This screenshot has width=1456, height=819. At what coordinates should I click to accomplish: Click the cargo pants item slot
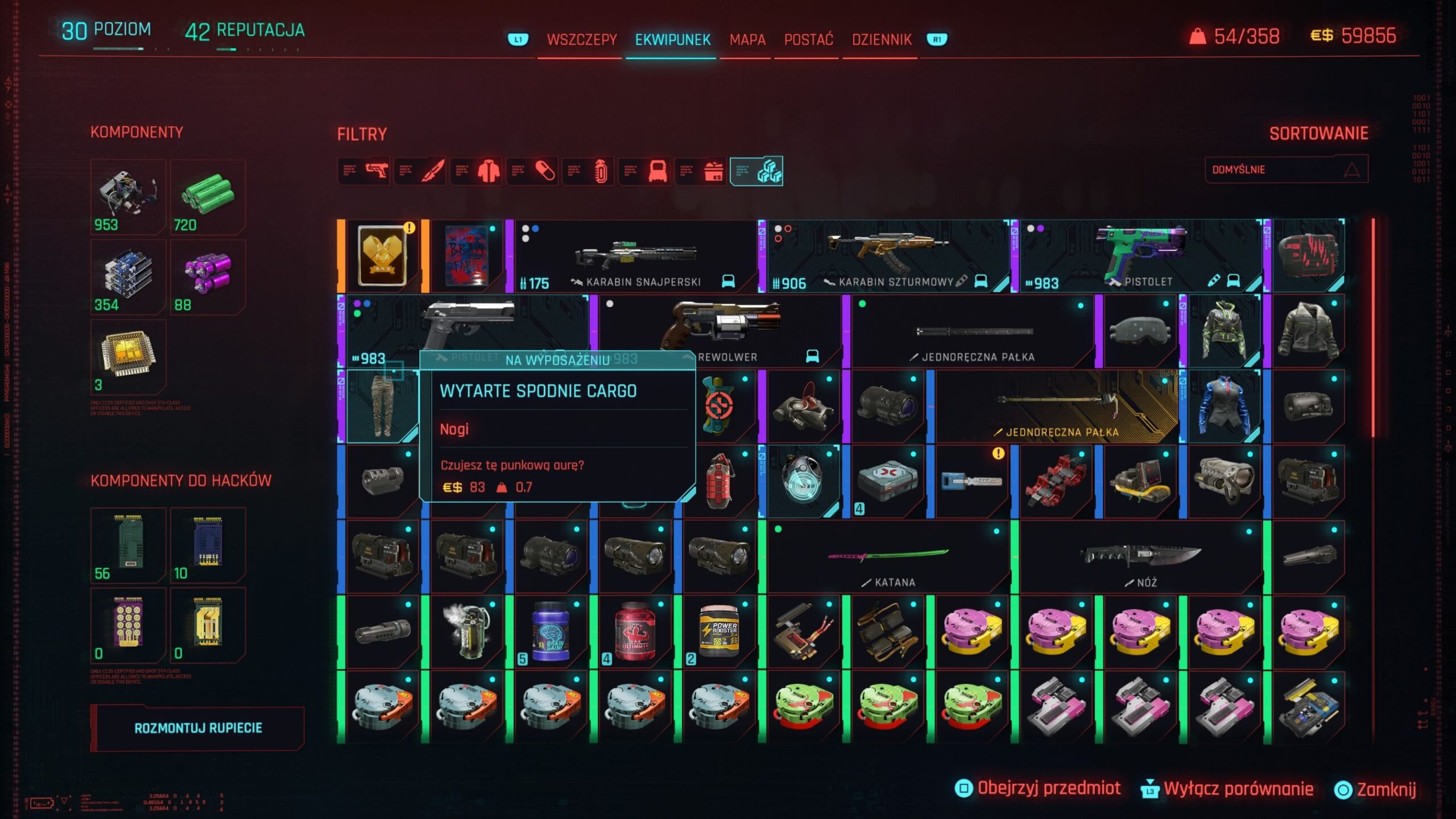point(380,407)
